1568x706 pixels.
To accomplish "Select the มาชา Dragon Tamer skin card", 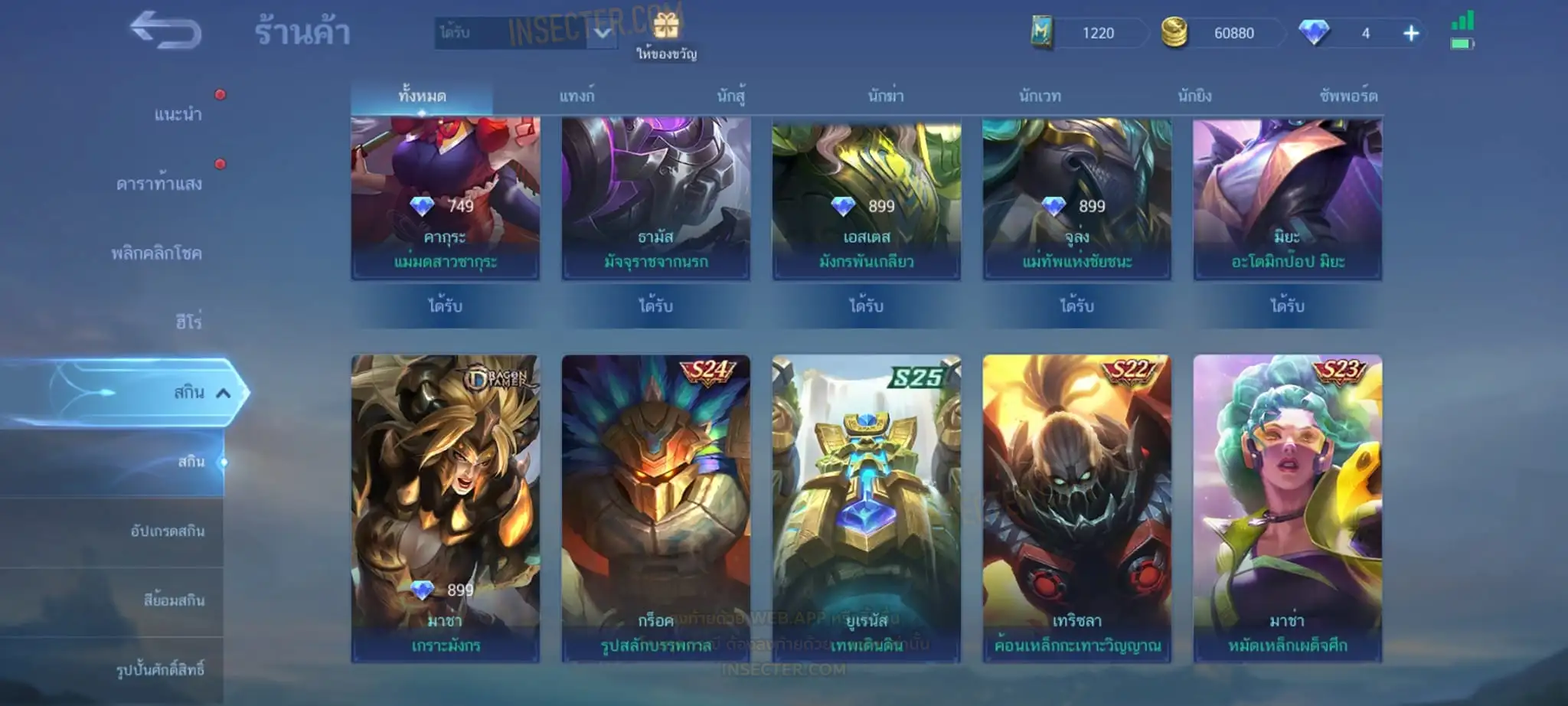I will click(x=445, y=507).
